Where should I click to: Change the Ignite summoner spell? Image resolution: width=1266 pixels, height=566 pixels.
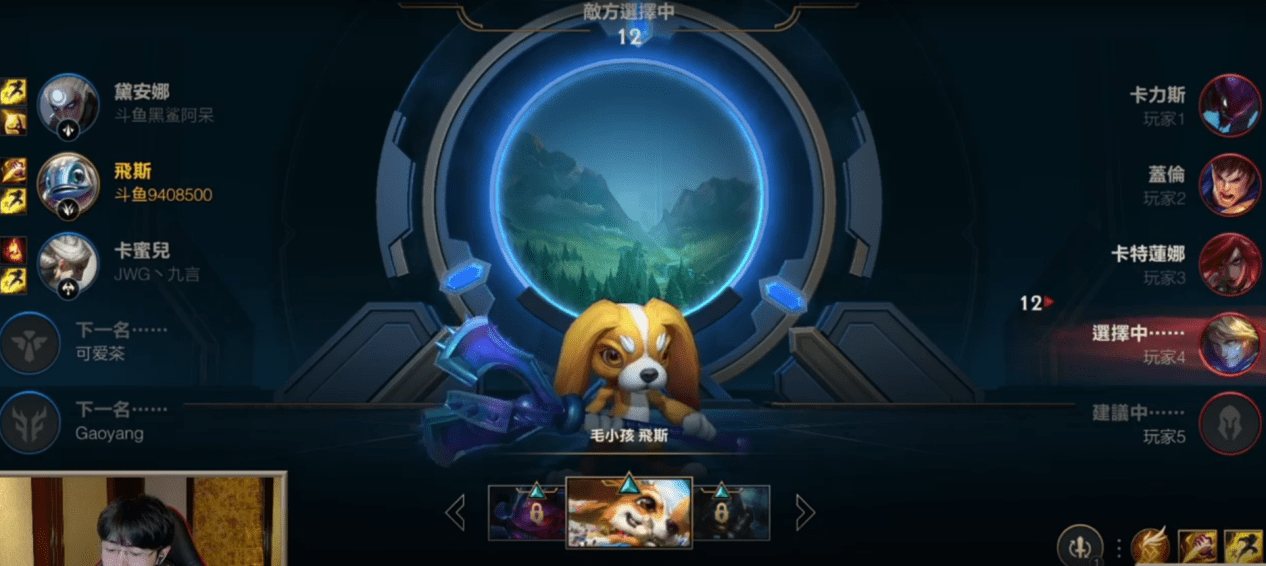point(1198,547)
